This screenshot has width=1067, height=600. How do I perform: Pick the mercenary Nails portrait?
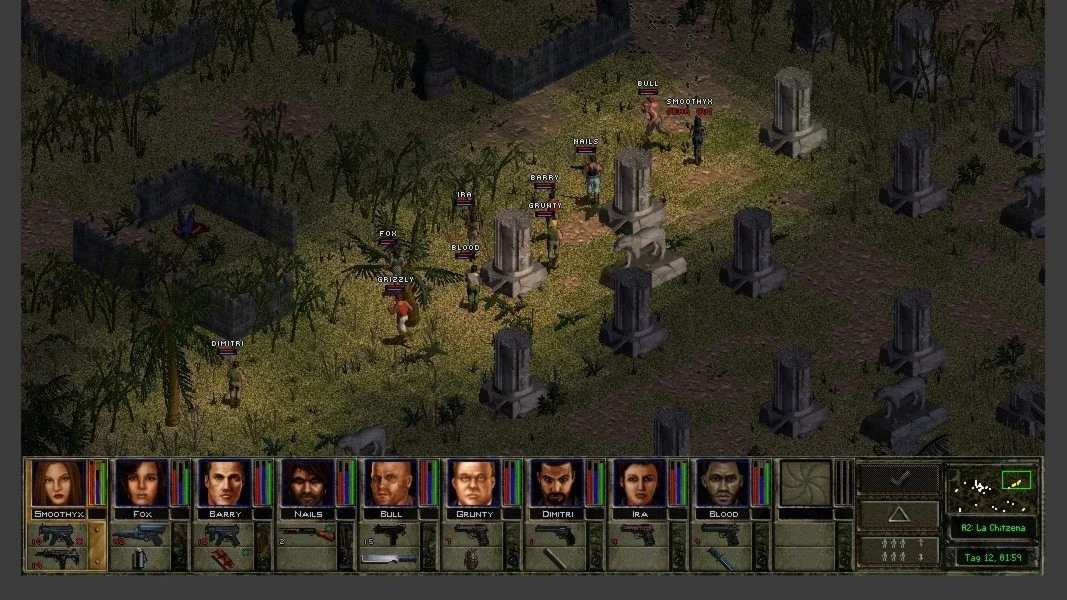point(306,483)
